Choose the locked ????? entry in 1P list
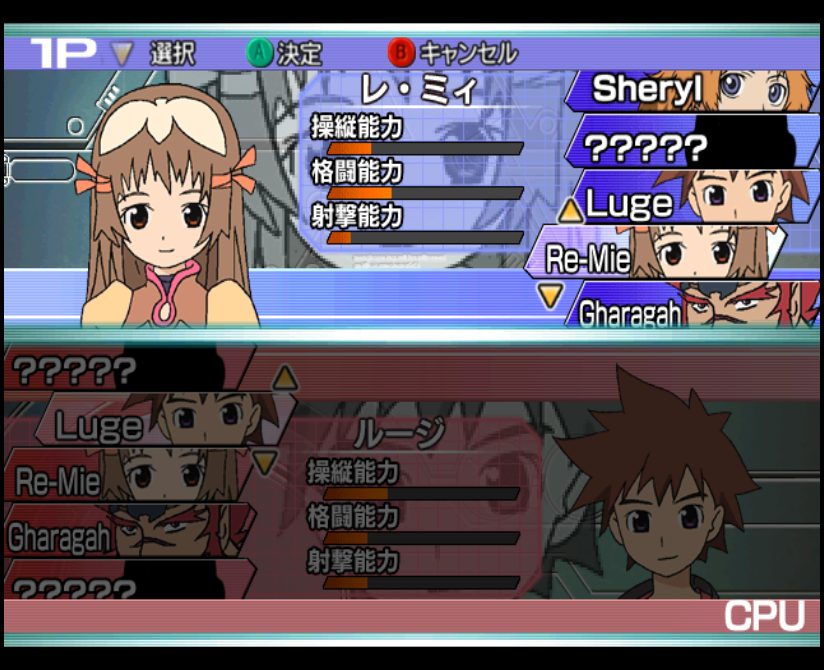This screenshot has height=670, width=824. [x=690, y=148]
